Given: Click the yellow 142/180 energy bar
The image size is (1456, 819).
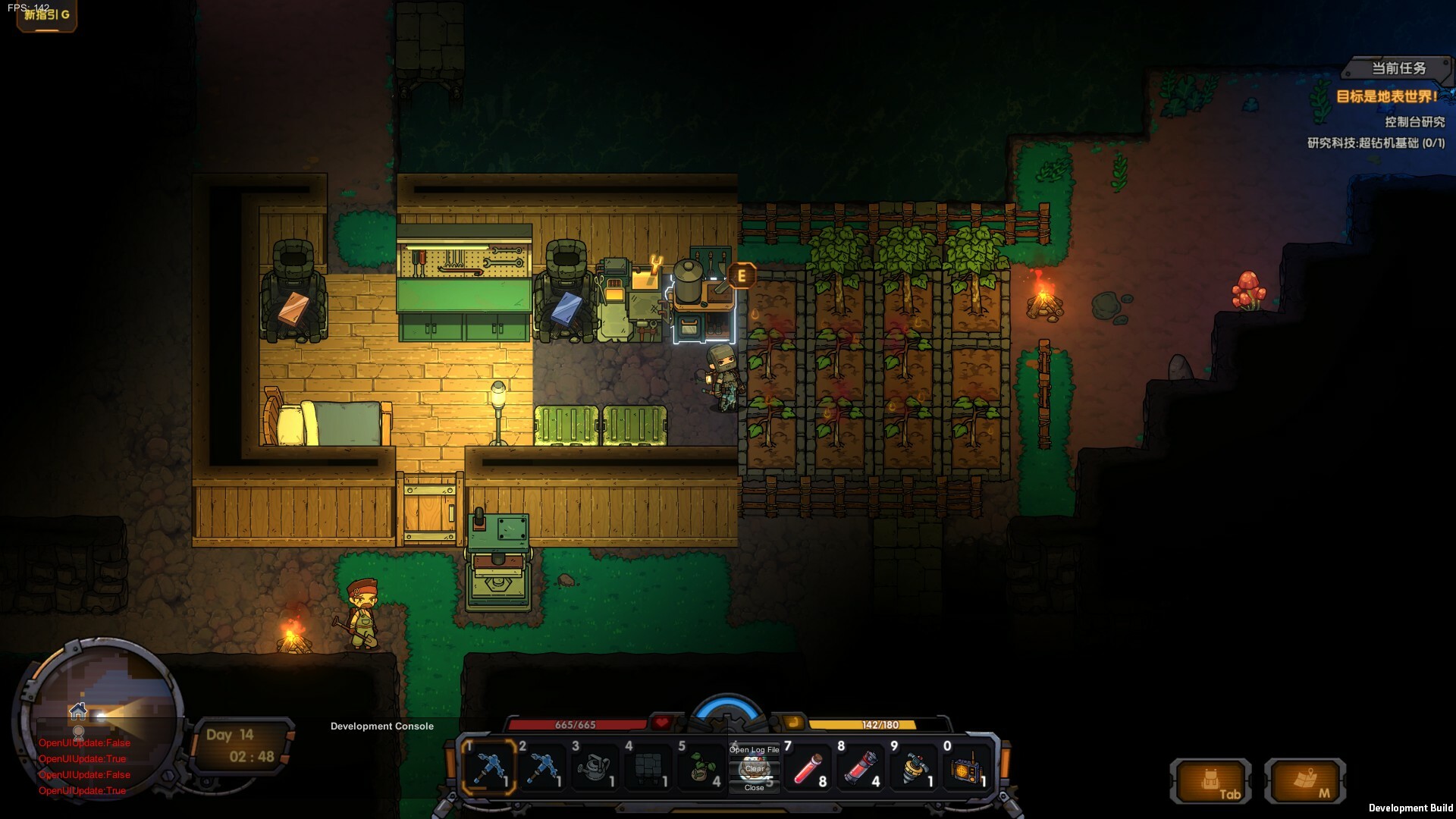Looking at the screenshot, I should pyautogui.click(x=880, y=724).
